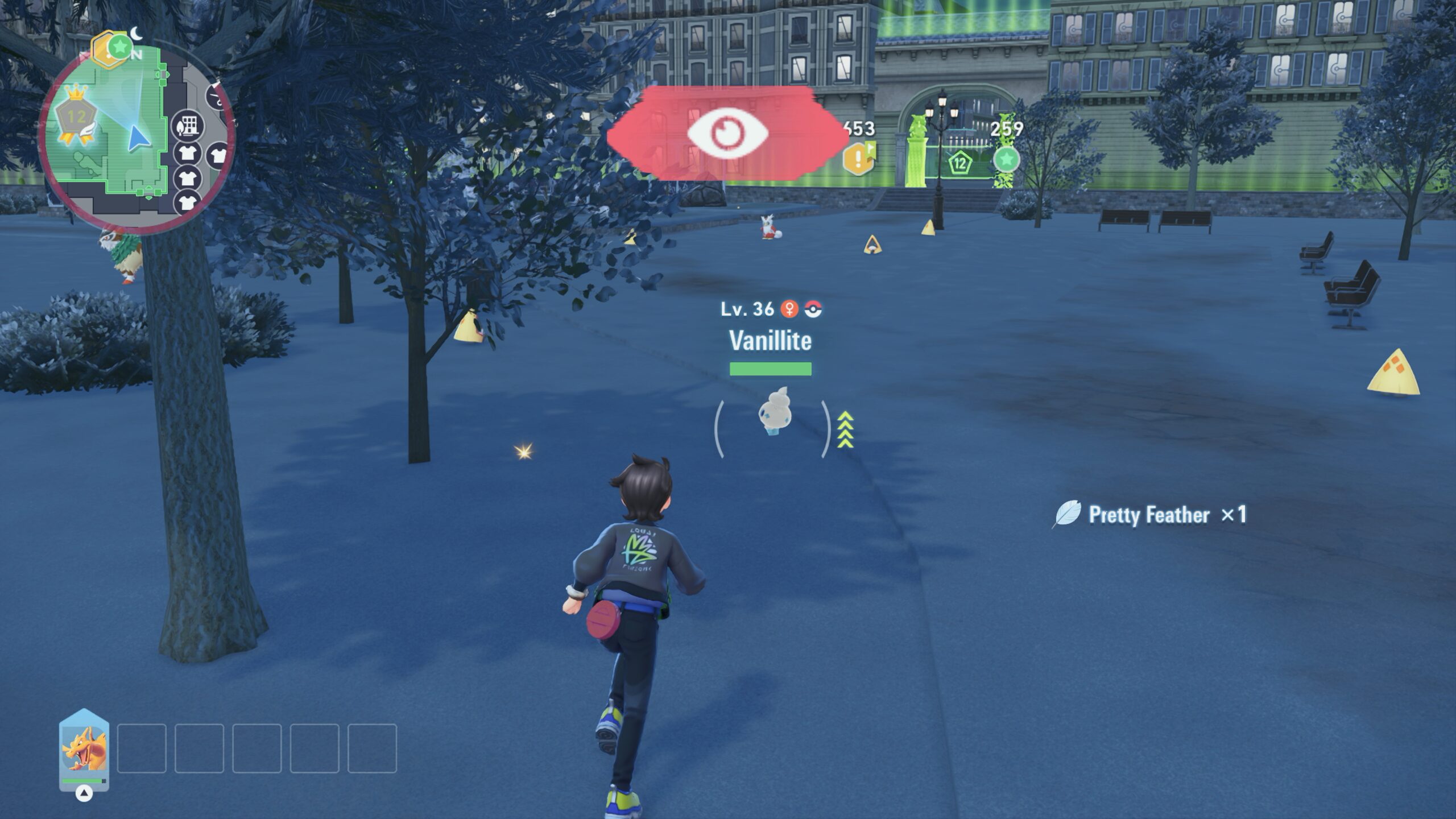Screen dimensions: 1456x819
Task: Open the circular minimap
Action: click(135, 138)
